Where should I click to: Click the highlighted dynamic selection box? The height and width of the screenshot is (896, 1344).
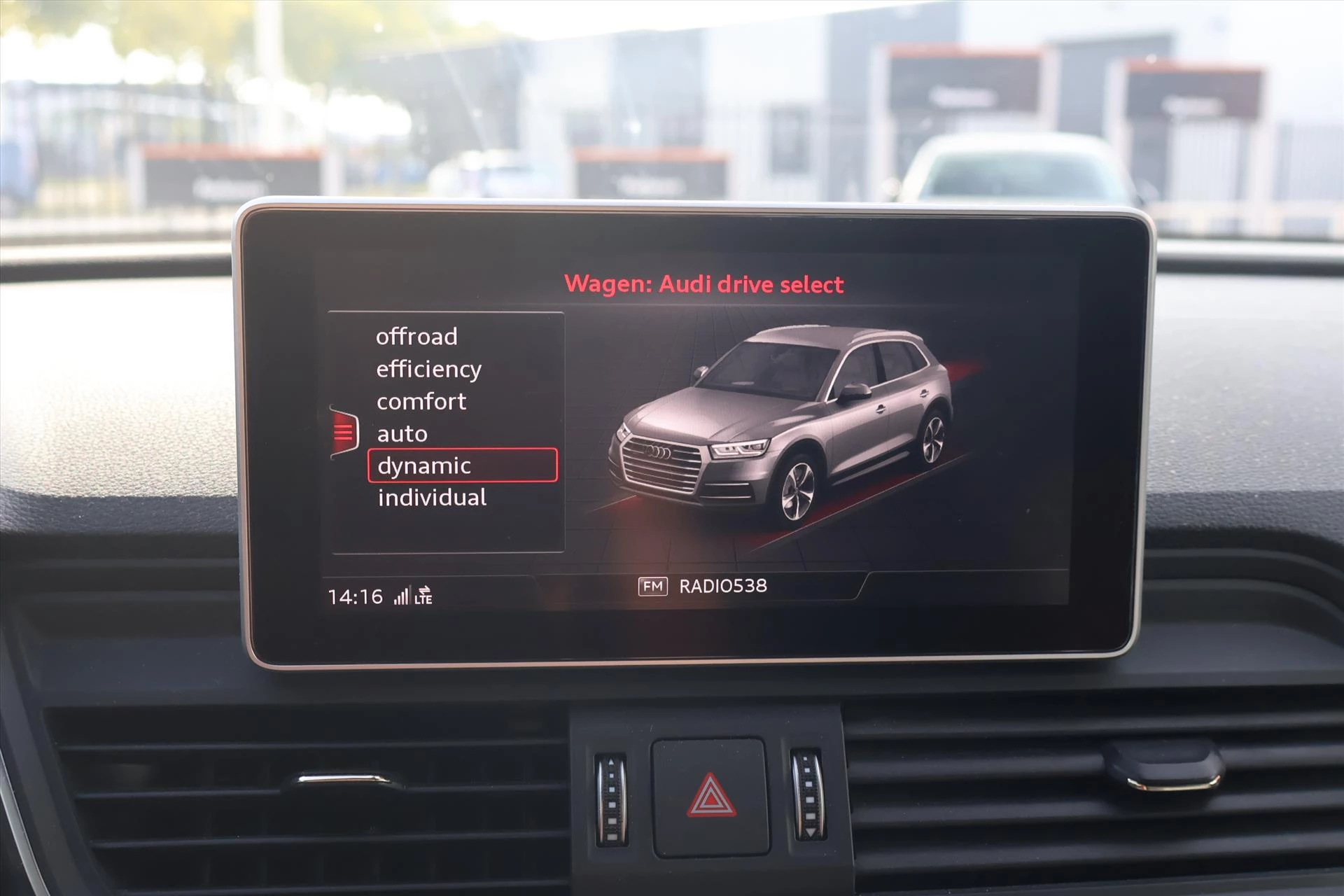click(462, 465)
